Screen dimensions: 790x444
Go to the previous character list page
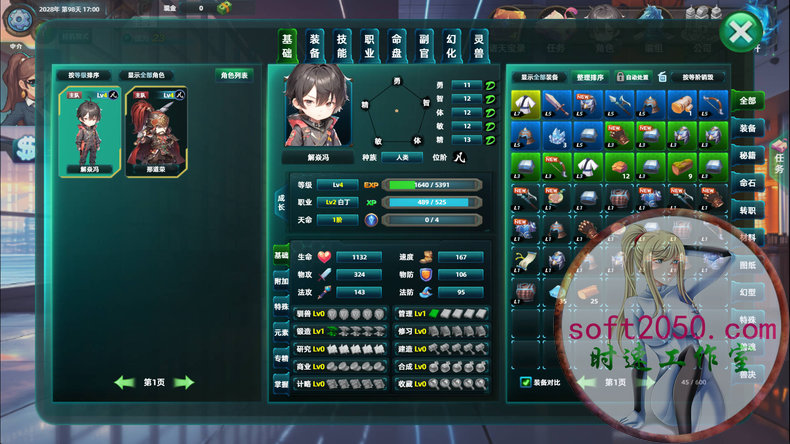pyautogui.click(x=125, y=382)
